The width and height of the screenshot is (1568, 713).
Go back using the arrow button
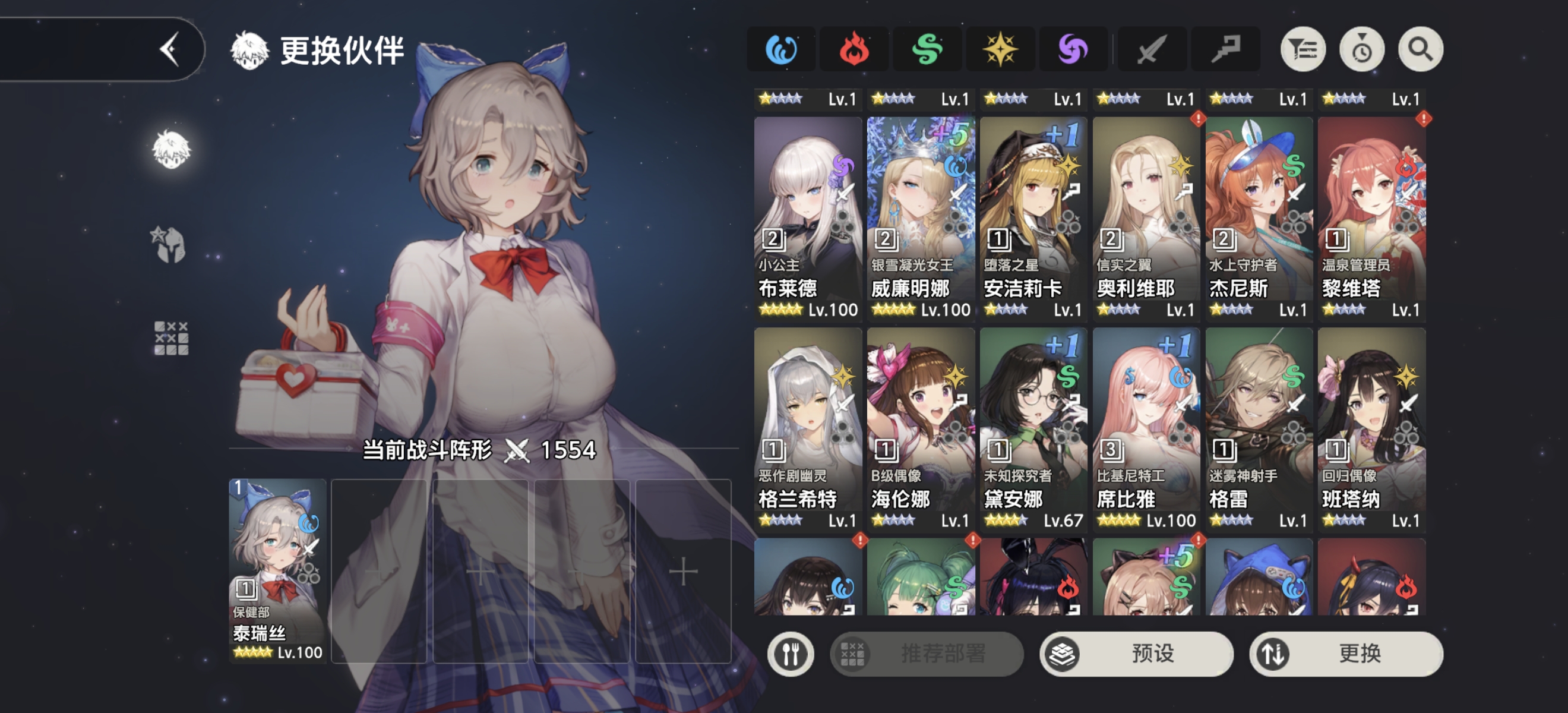pyautogui.click(x=170, y=49)
